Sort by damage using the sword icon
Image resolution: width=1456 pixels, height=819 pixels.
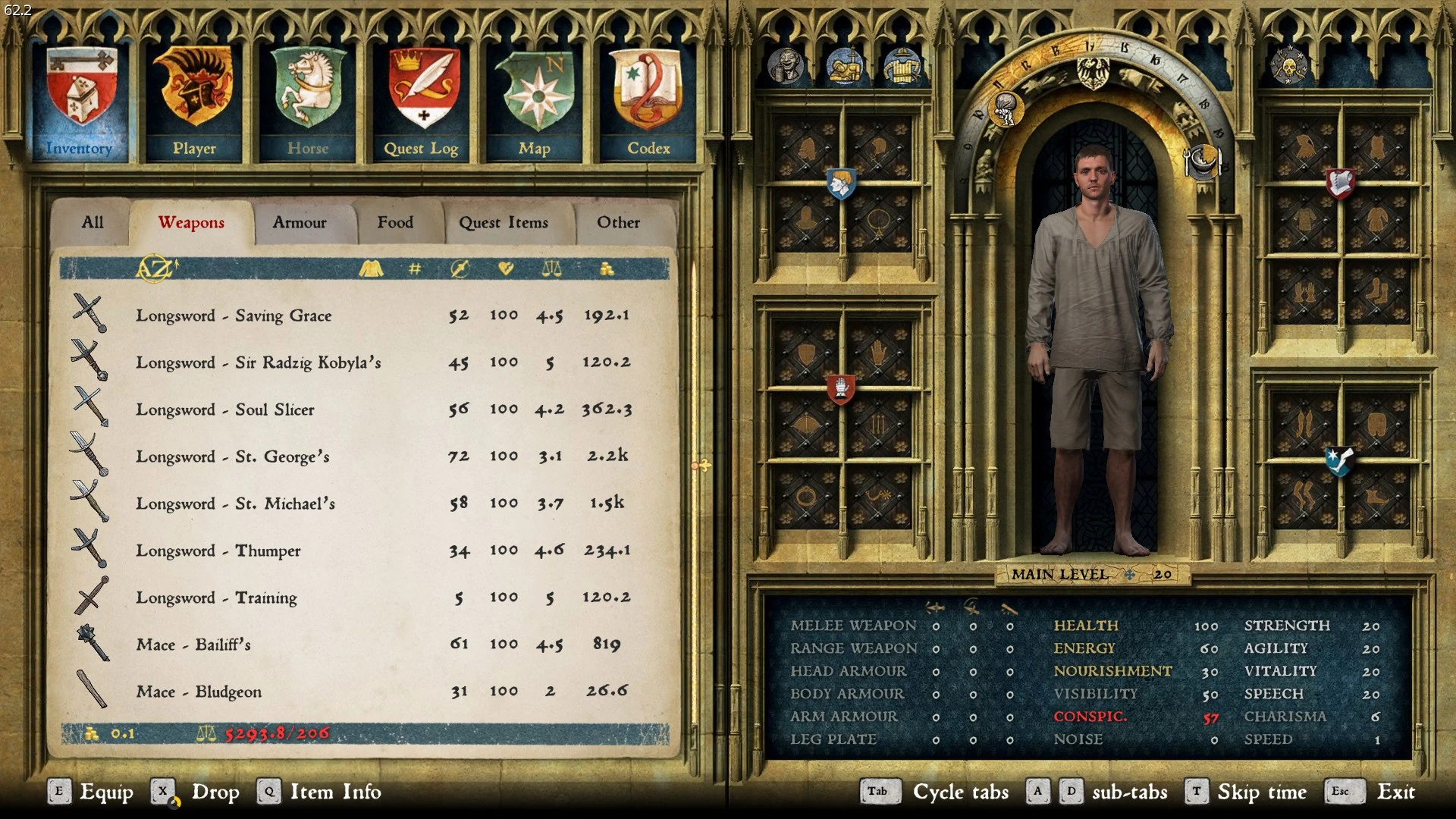click(x=458, y=268)
